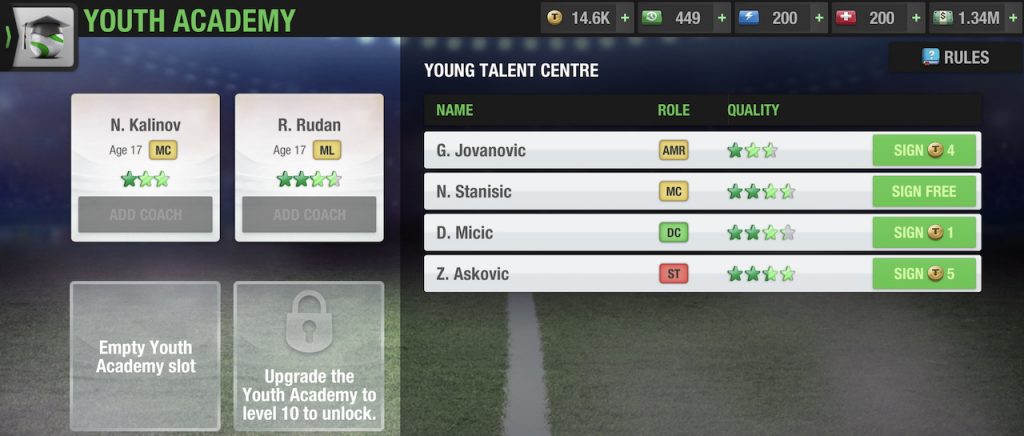This screenshot has width=1024, height=436.
Task: Add more blue morale boosters
Action: click(x=817, y=18)
